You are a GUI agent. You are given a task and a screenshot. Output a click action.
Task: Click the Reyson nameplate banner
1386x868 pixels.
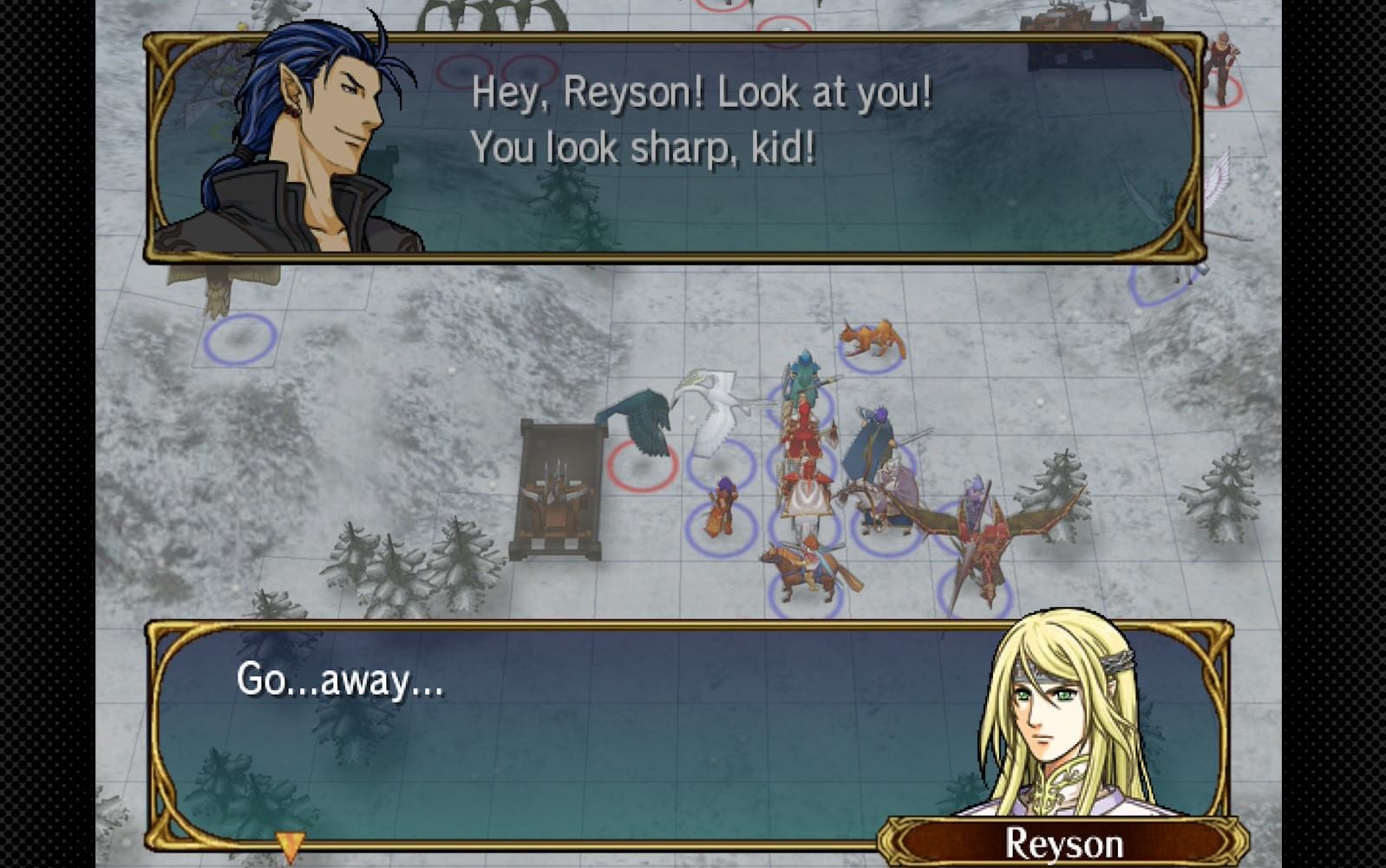tap(1067, 839)
